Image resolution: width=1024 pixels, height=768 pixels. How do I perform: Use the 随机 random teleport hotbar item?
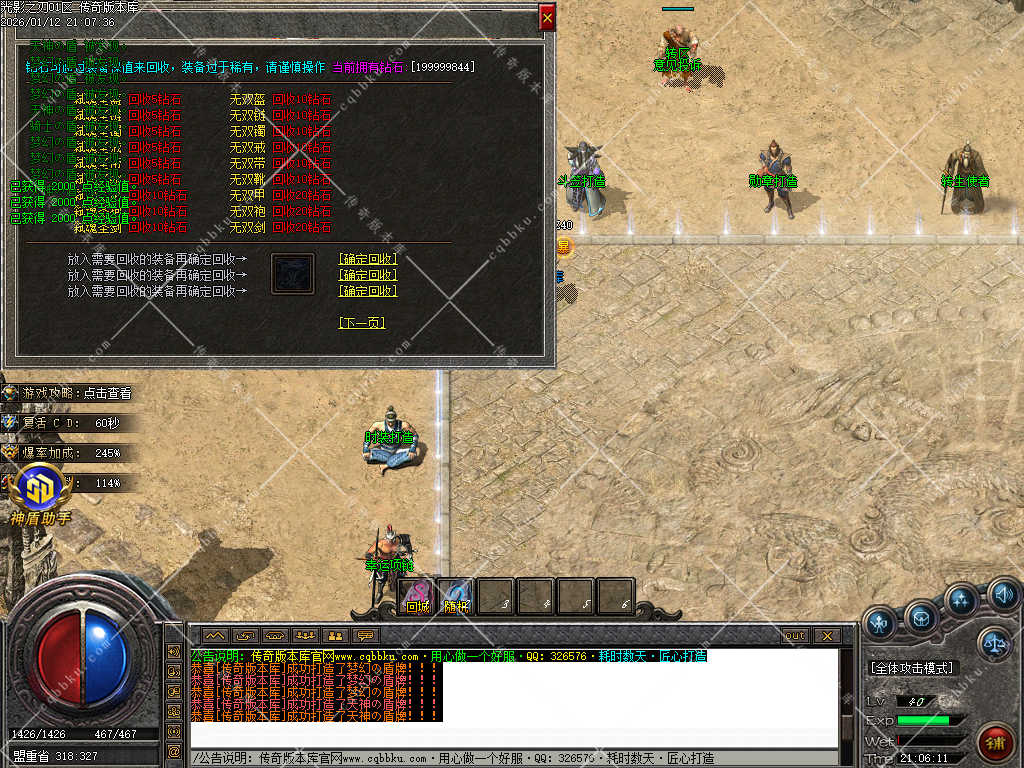pos(456,597)
